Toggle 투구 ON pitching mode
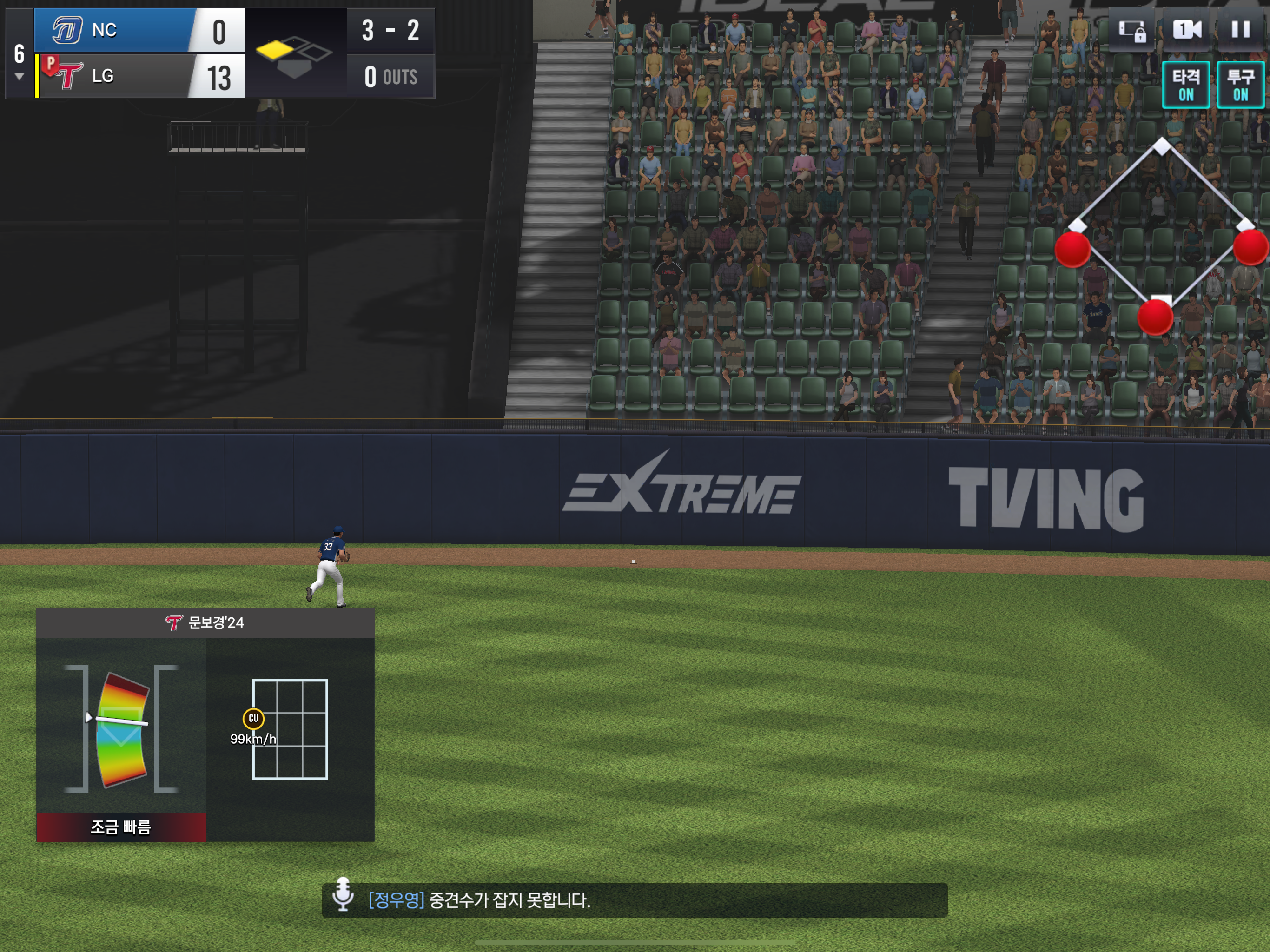This screenshot has width=1270, height=952. point(1240,85)
